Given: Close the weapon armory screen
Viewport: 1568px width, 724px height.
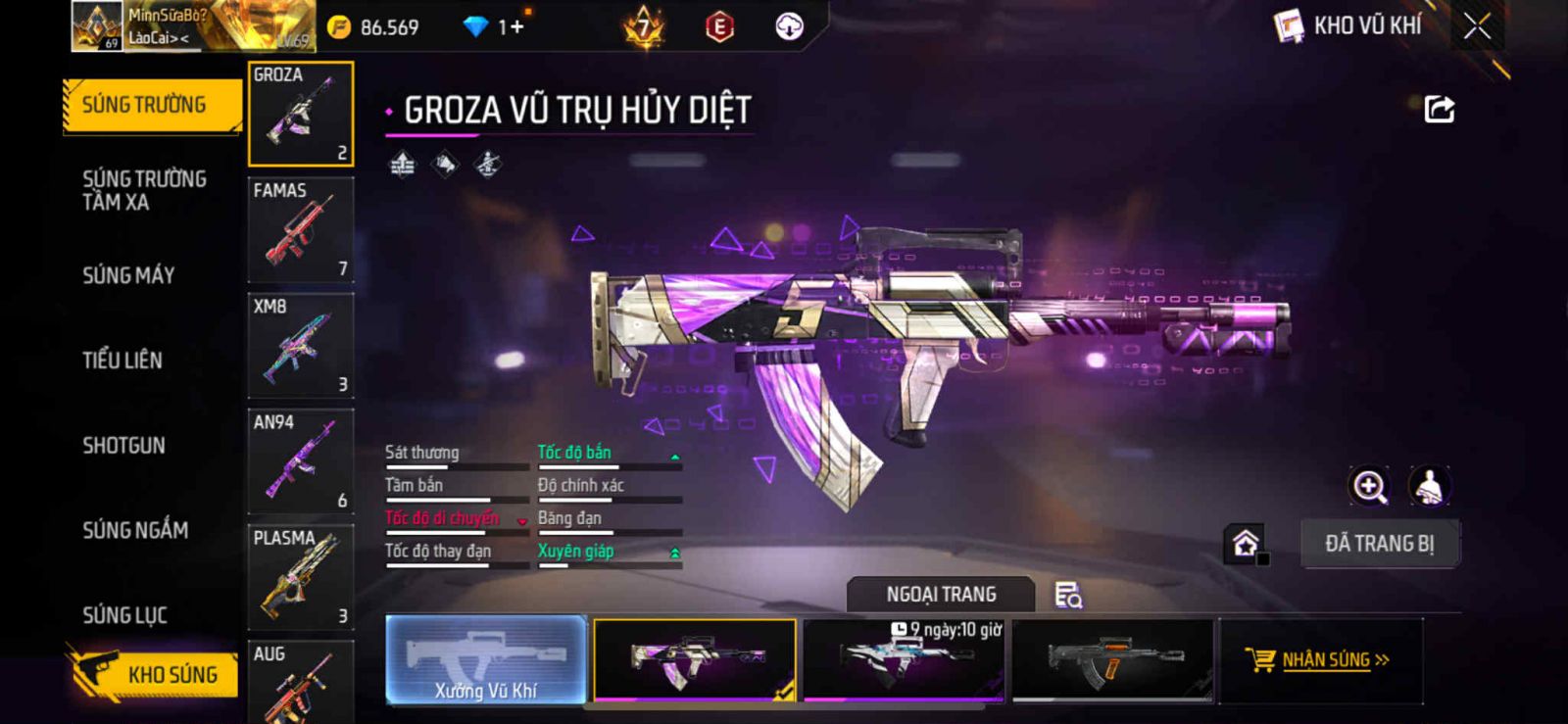Looking at the screenshot, I should tap(1477, 26).
